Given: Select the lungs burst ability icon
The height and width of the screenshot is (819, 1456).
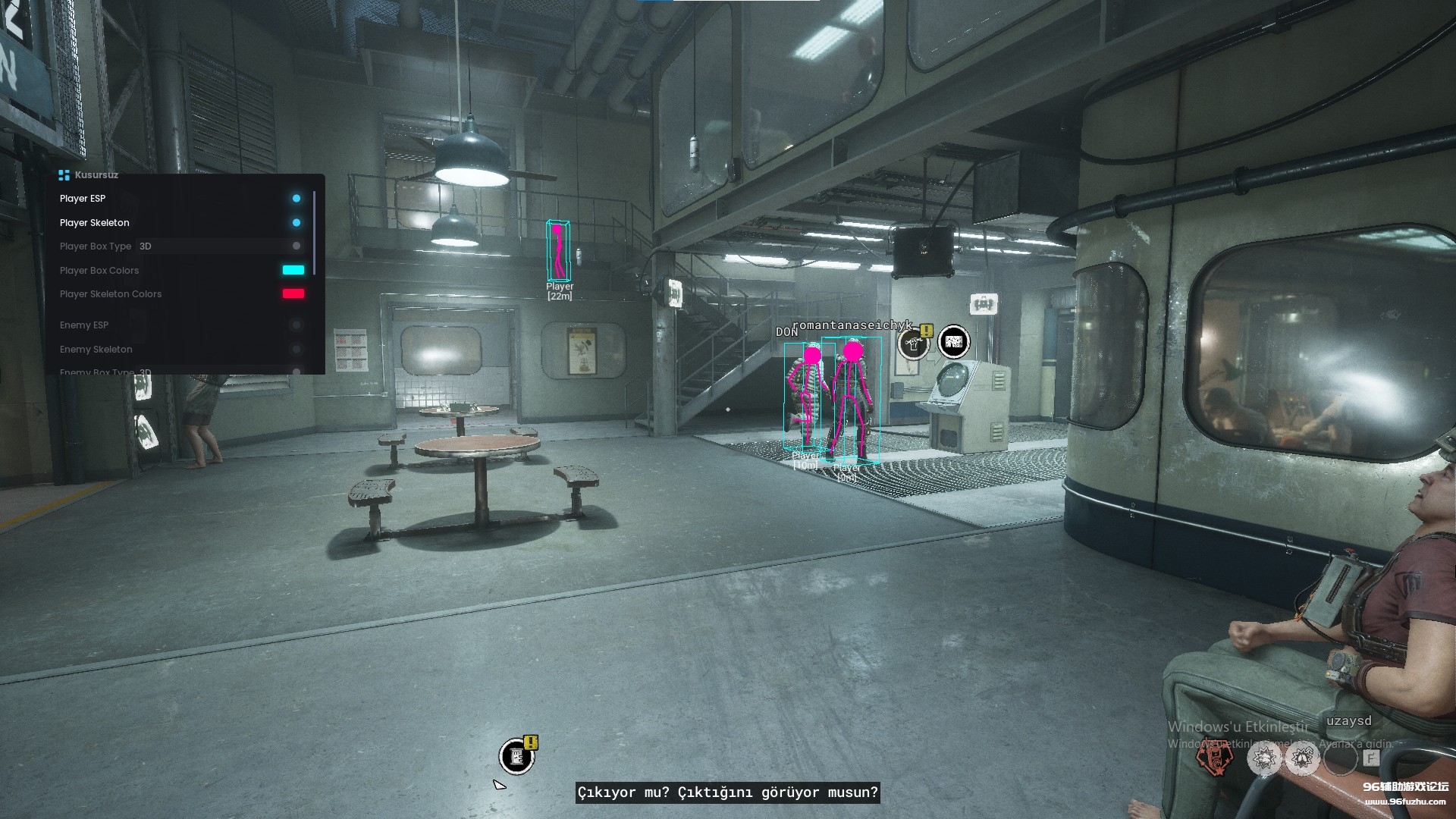Looking at the screenshot, I should click(x=1302, y=758).
